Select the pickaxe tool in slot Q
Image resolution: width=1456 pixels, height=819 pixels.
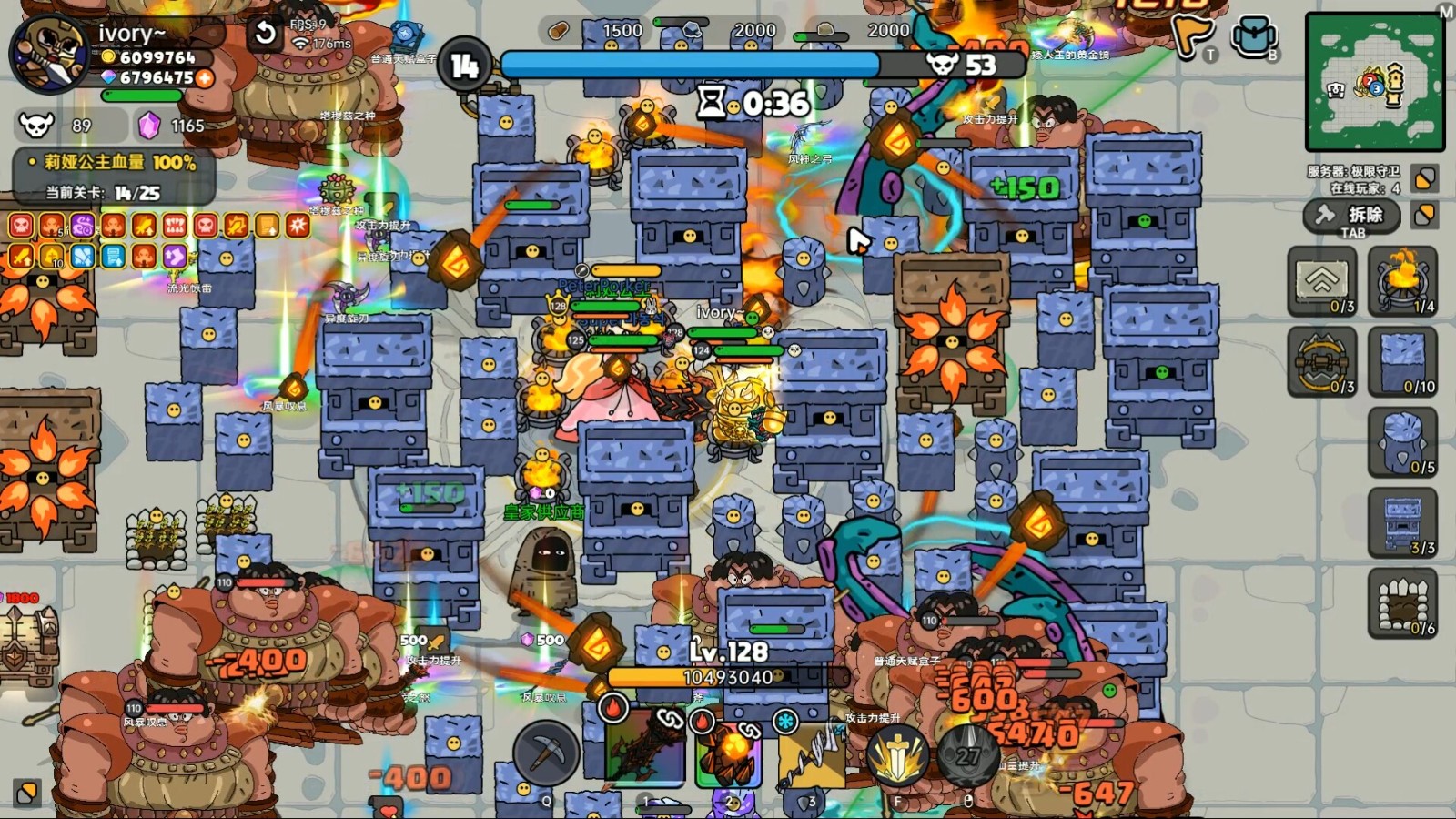pyautogui.click(x=546, y=753)
